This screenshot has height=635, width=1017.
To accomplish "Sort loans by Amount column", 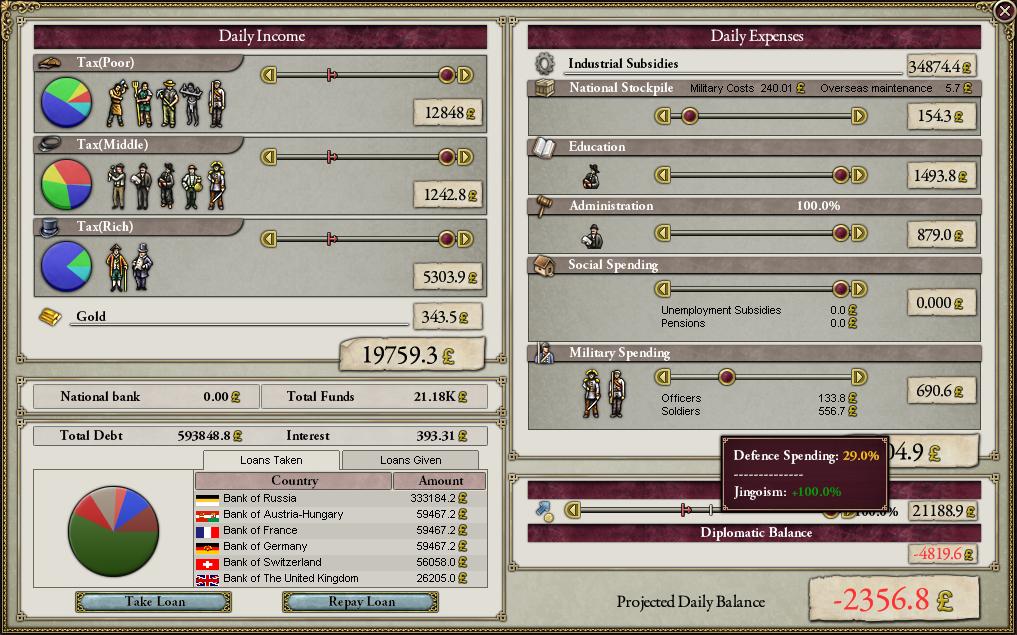I will (x=440, y=481).
